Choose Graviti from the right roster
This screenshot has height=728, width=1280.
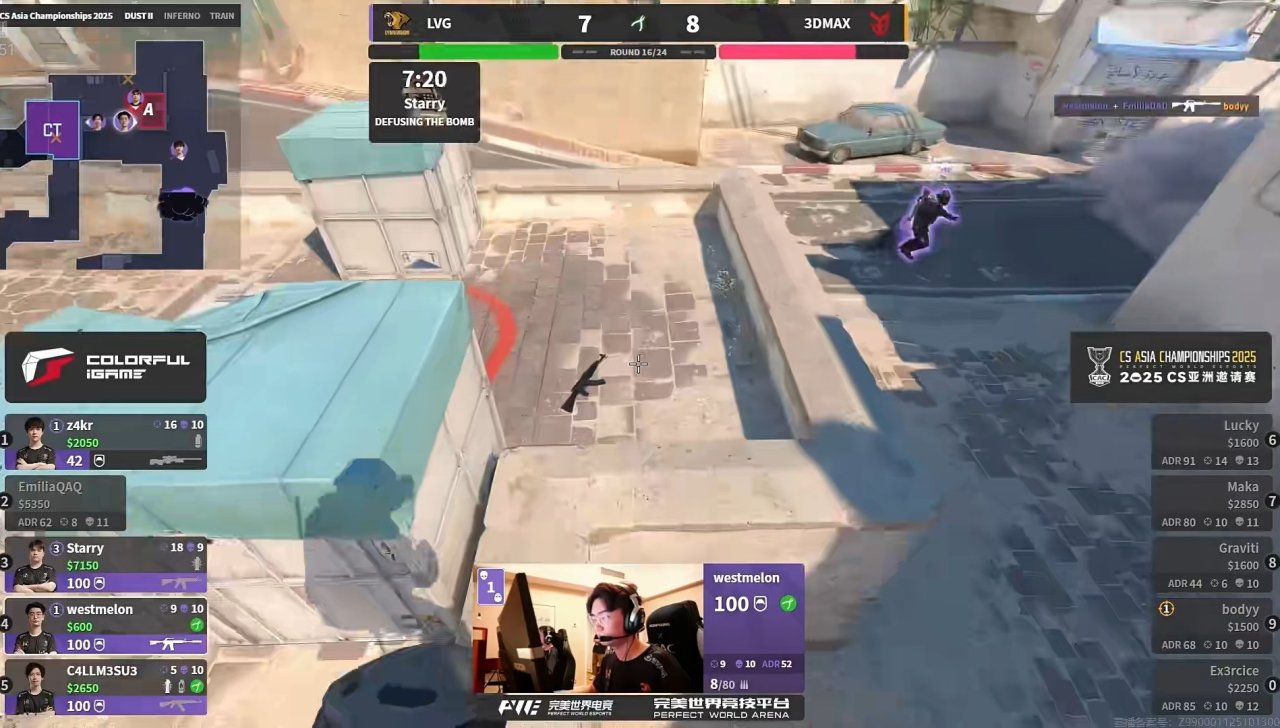[1211, 565]
